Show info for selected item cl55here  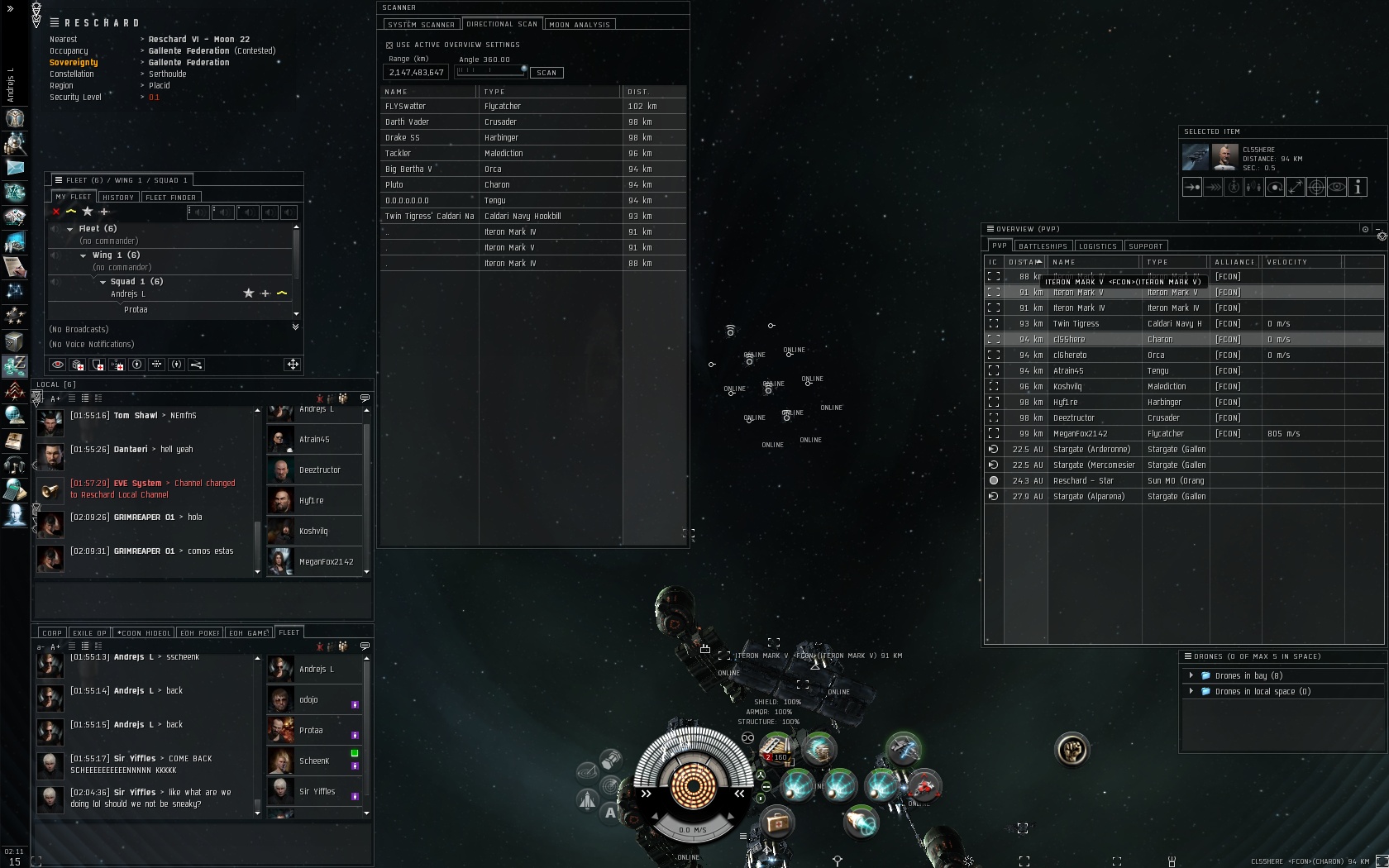tap(1358, 188)
